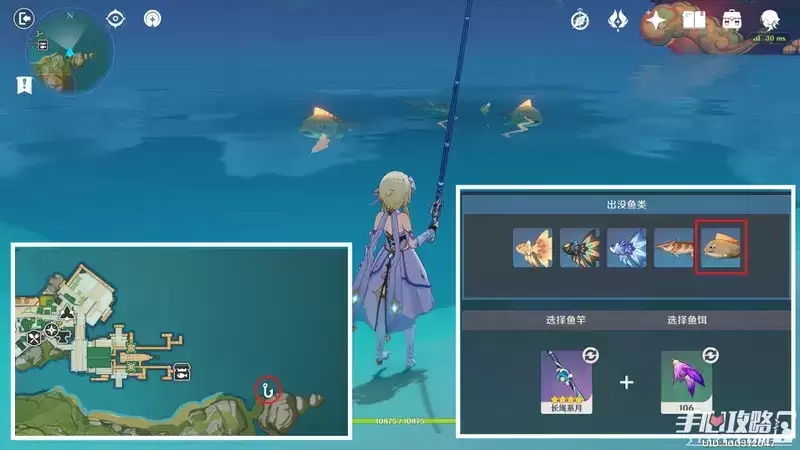The image size is (800, 450).
Task: Open the four-pointed star wish icon
Action: click(657, 20)
